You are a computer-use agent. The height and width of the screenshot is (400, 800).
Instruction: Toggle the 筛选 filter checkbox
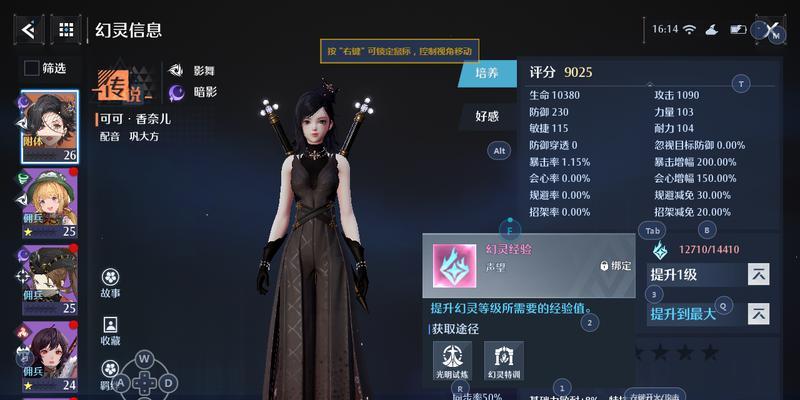(x=32, y=68)
